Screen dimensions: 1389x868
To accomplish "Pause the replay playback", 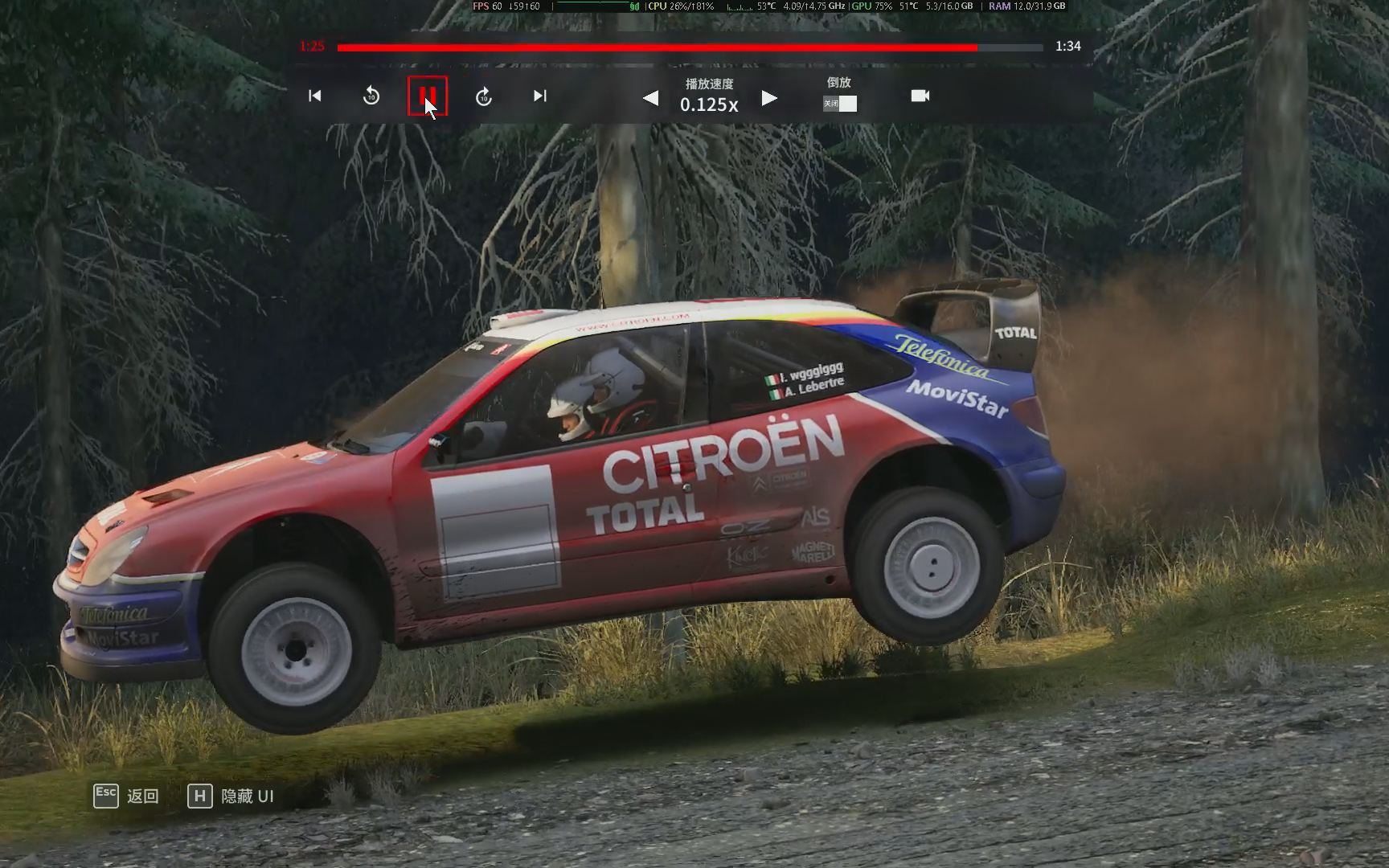I will tap(427, 96).
